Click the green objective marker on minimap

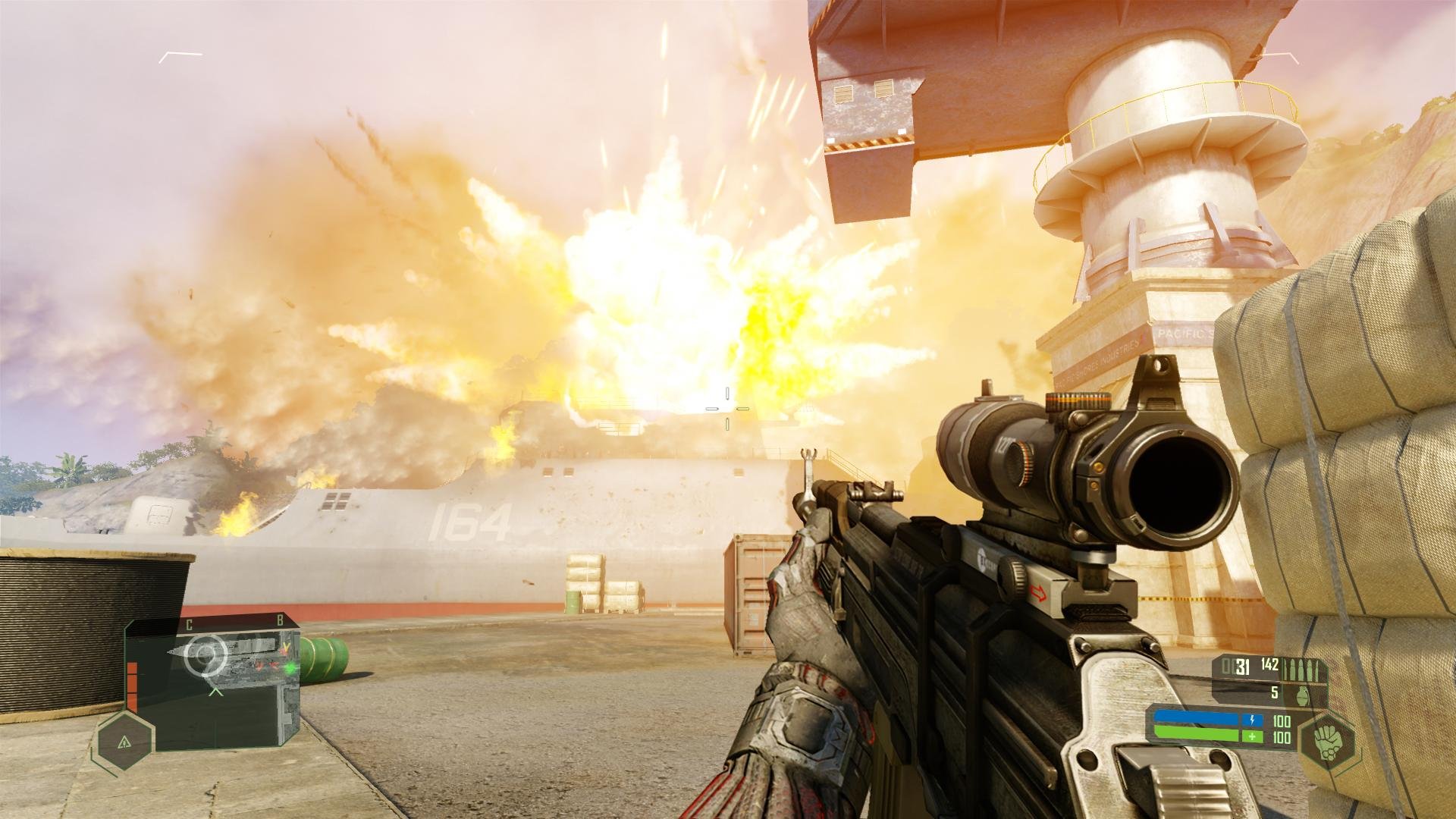coord(291,668)
